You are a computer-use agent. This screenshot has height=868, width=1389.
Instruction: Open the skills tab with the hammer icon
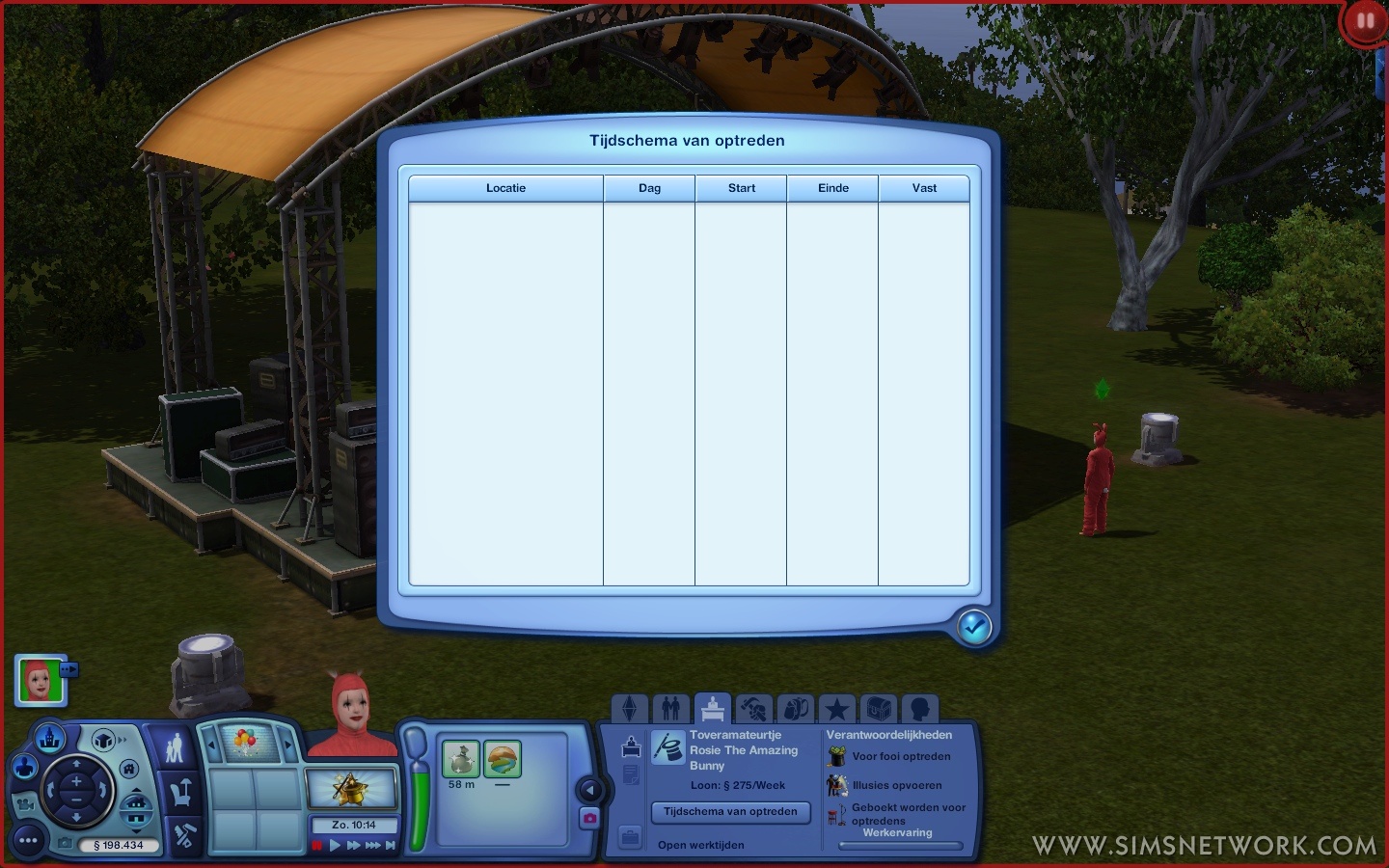[754, 710]
